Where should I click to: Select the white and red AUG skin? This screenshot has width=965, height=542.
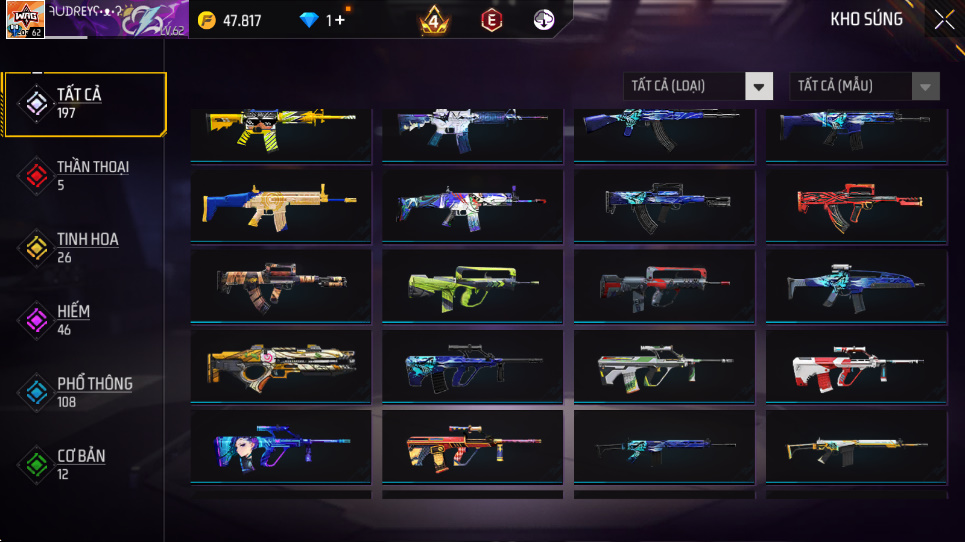point(856,366)
